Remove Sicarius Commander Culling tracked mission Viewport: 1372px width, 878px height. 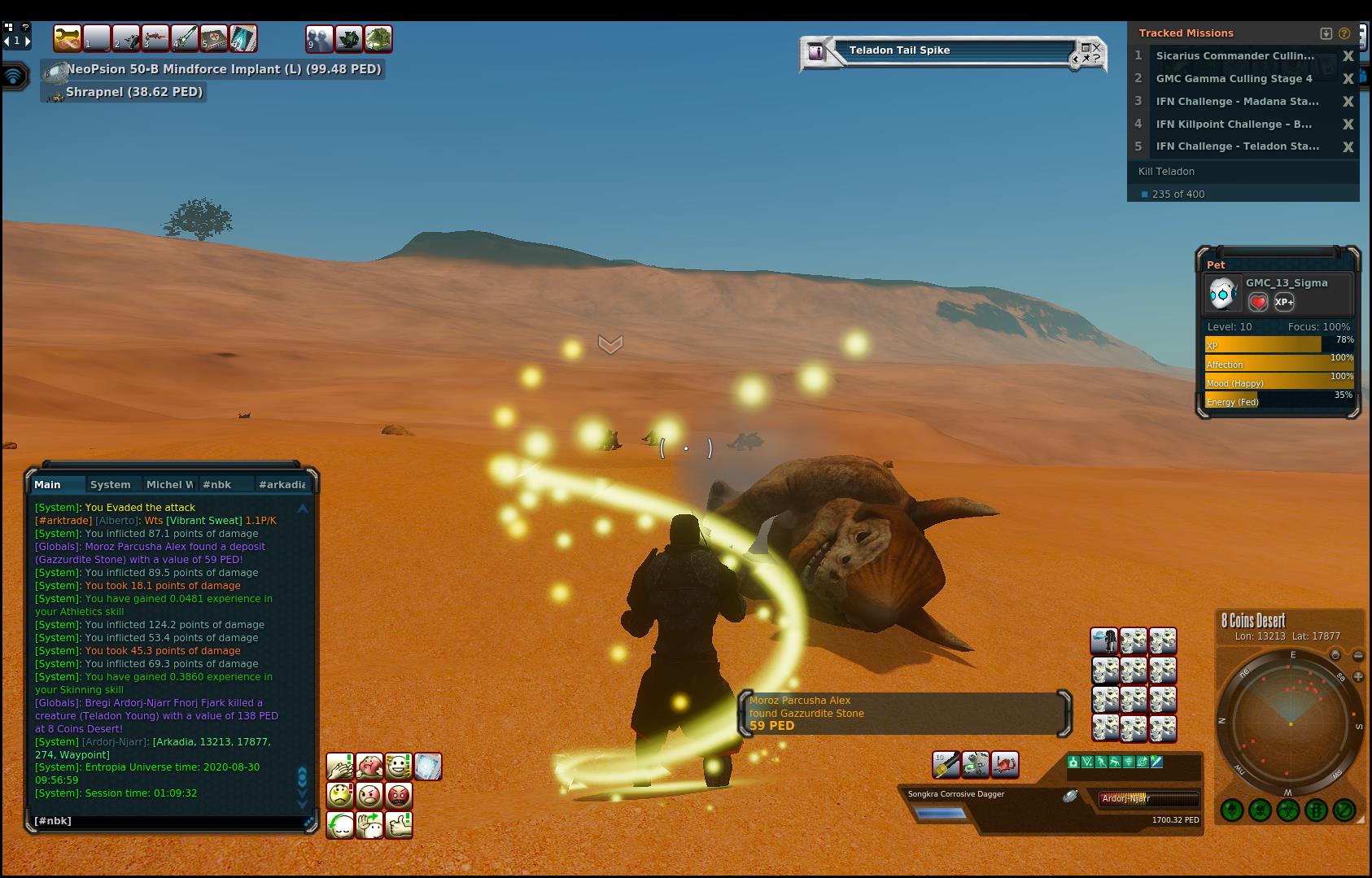point(1348,56)
